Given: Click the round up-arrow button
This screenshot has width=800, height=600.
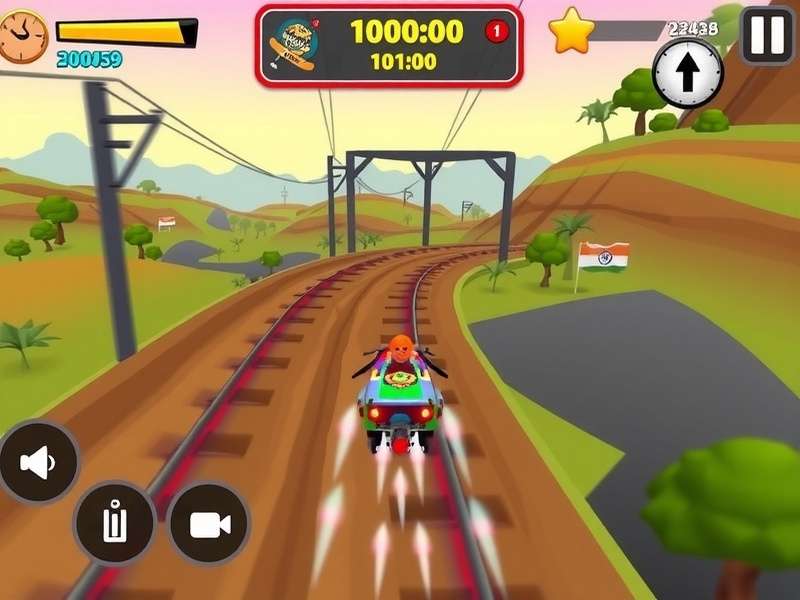Looking at the screenshot, I should point(688,73).
